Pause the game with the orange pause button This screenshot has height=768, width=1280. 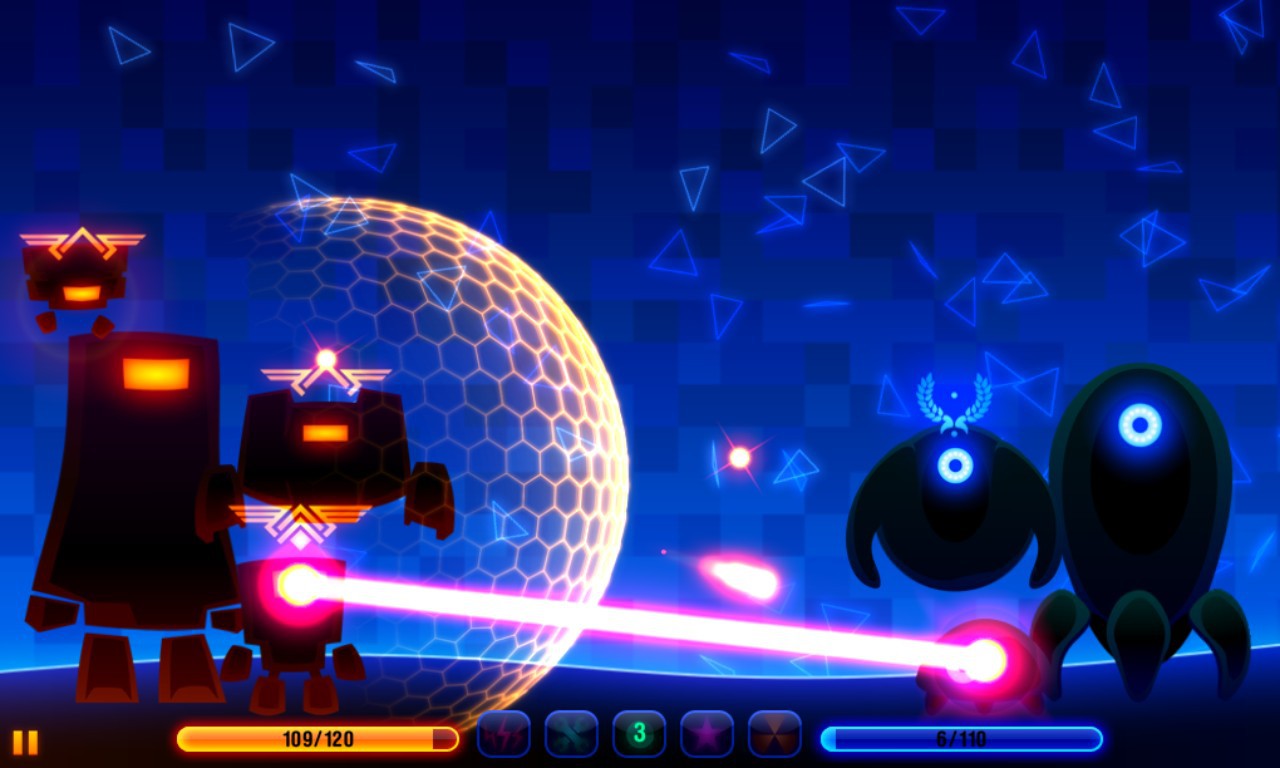pos(26,741)
